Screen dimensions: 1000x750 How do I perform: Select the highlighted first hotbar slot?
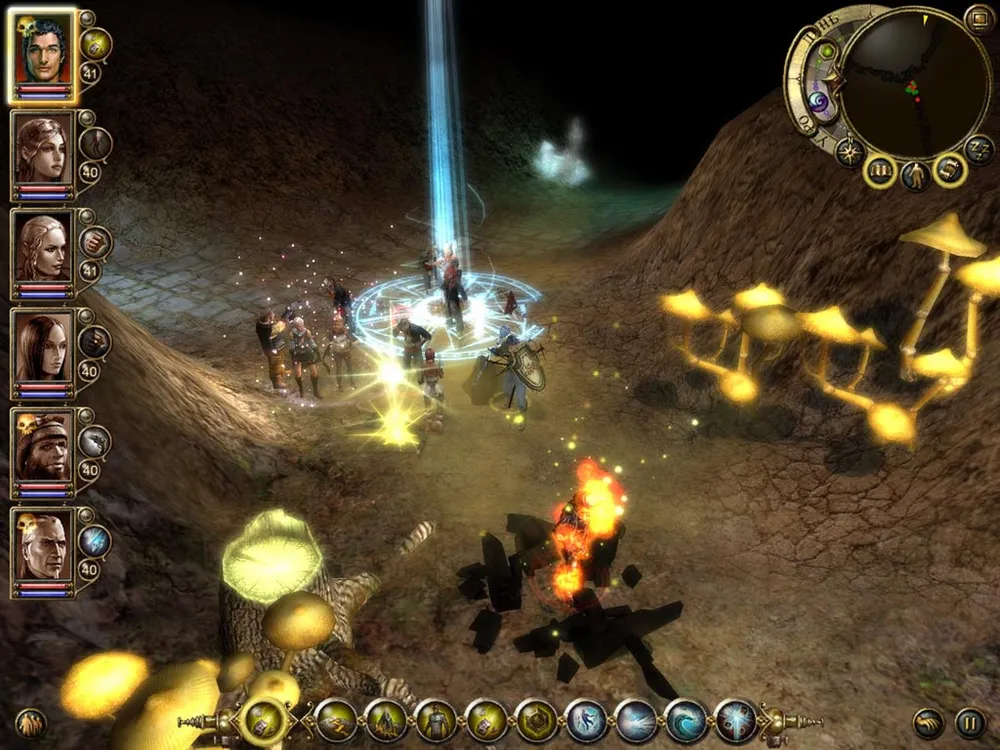pos(264,720)
